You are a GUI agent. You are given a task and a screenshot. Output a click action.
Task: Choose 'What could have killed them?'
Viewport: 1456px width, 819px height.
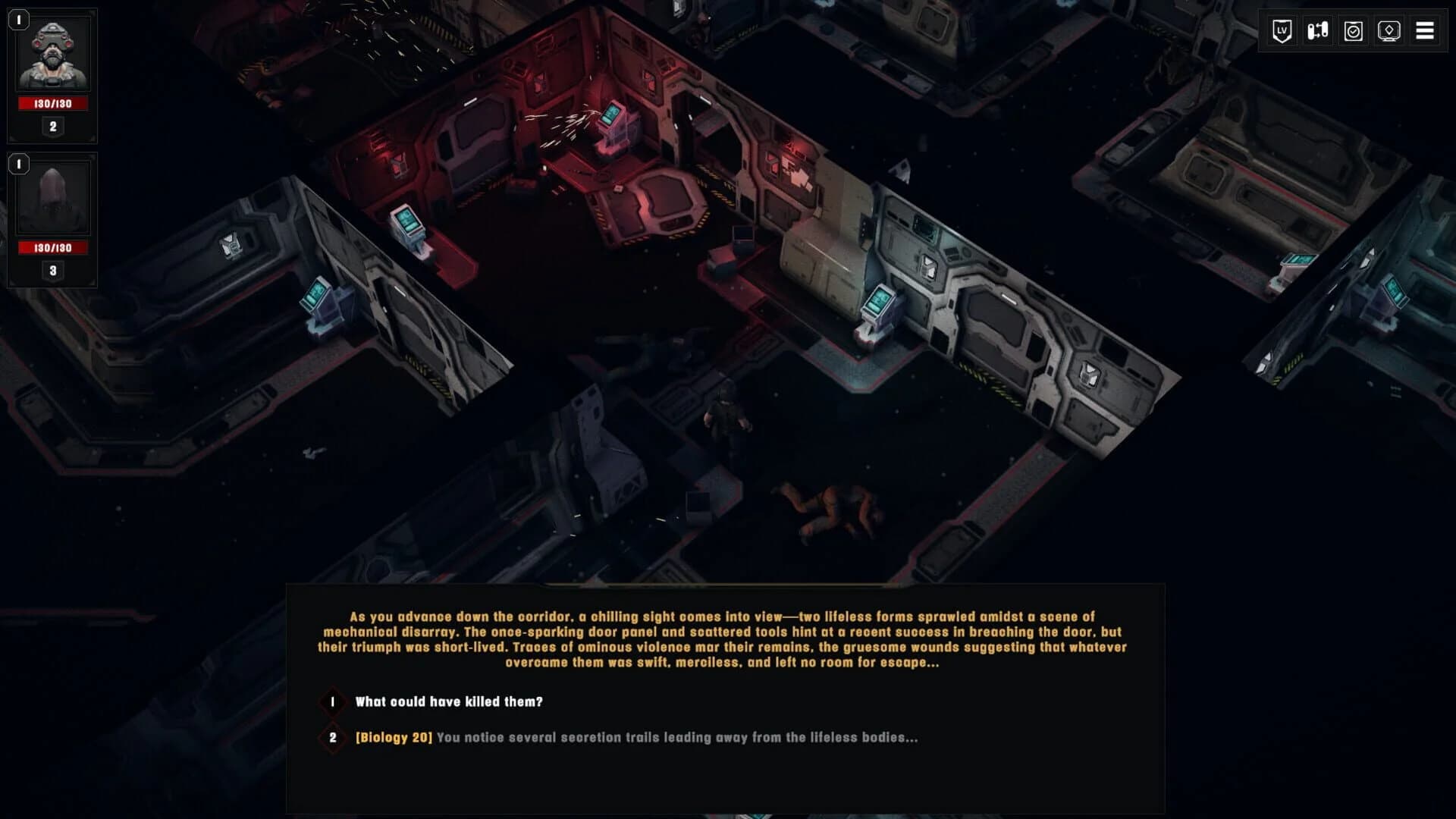[447, 701]
